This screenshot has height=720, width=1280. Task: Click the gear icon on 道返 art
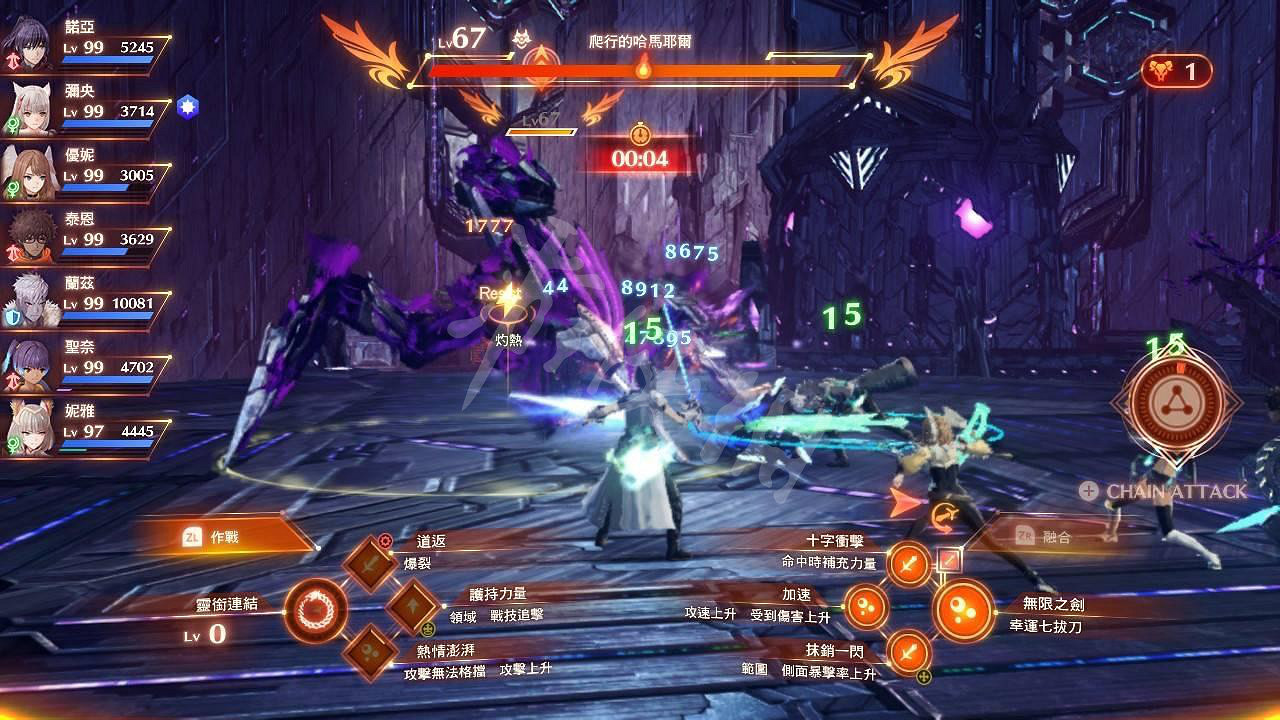[x=385, y=540]
